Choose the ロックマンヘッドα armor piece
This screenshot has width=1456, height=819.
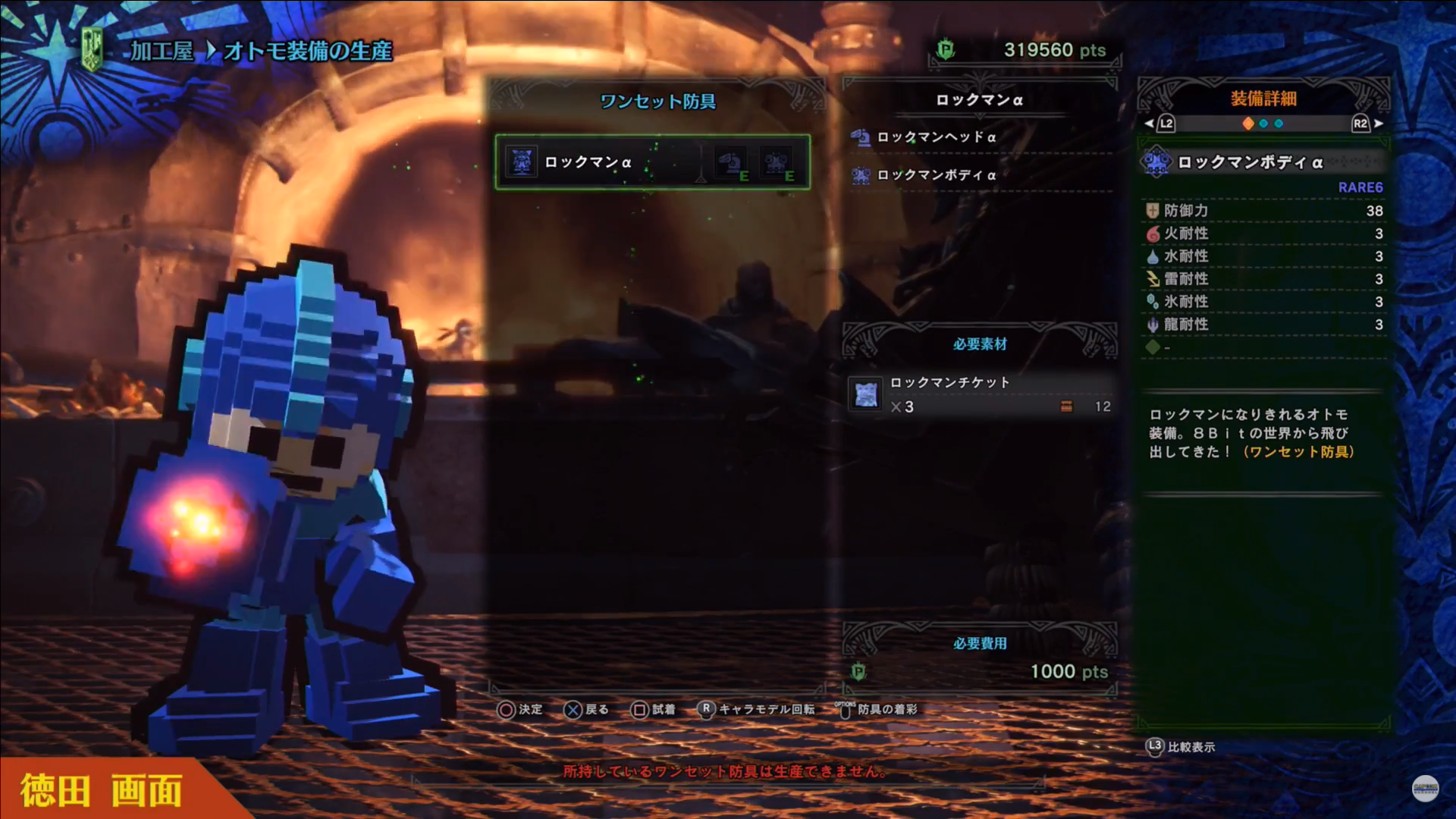[x=936, y=137]
